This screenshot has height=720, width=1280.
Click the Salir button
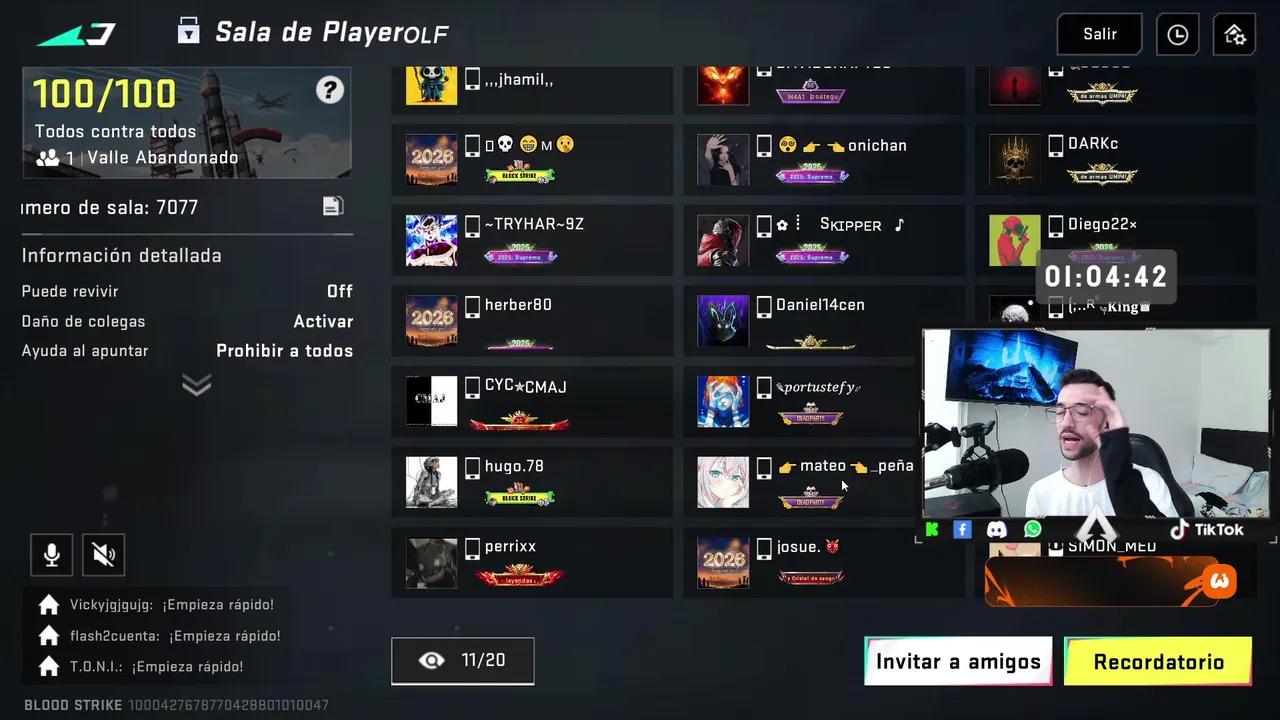point(1099,33)
